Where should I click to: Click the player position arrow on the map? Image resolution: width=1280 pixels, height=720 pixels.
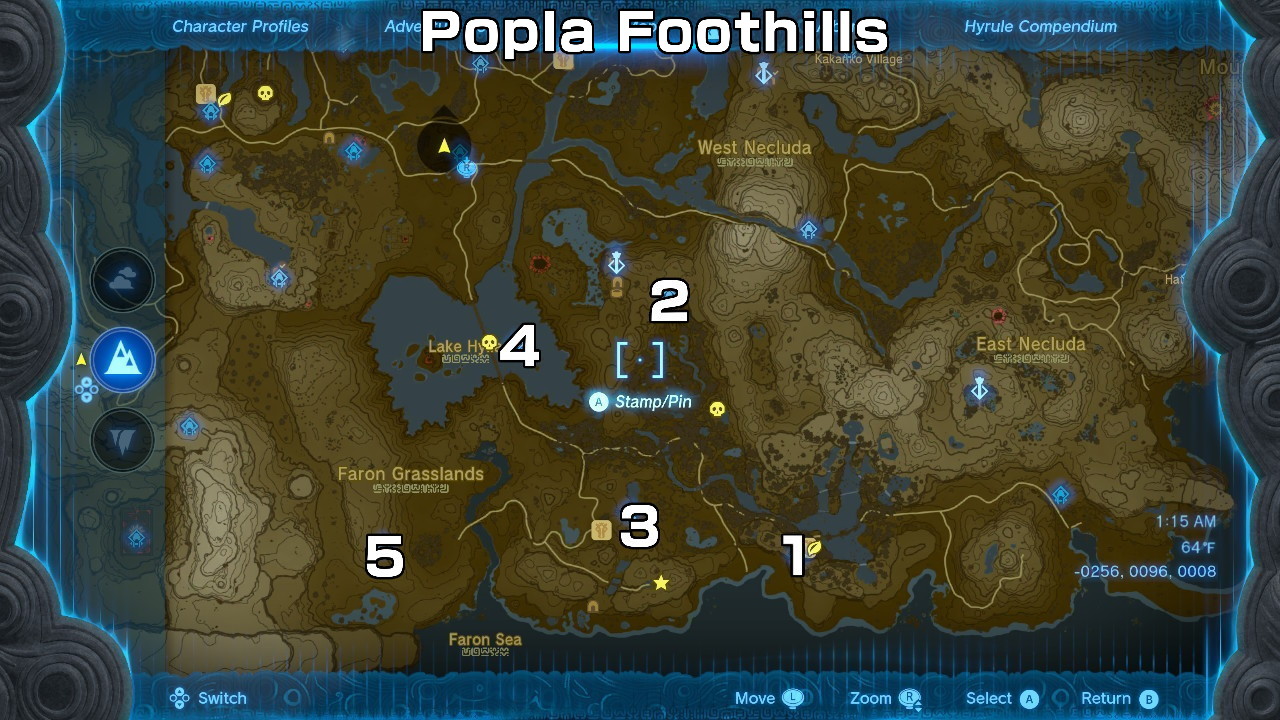click(x=443, y=147)
